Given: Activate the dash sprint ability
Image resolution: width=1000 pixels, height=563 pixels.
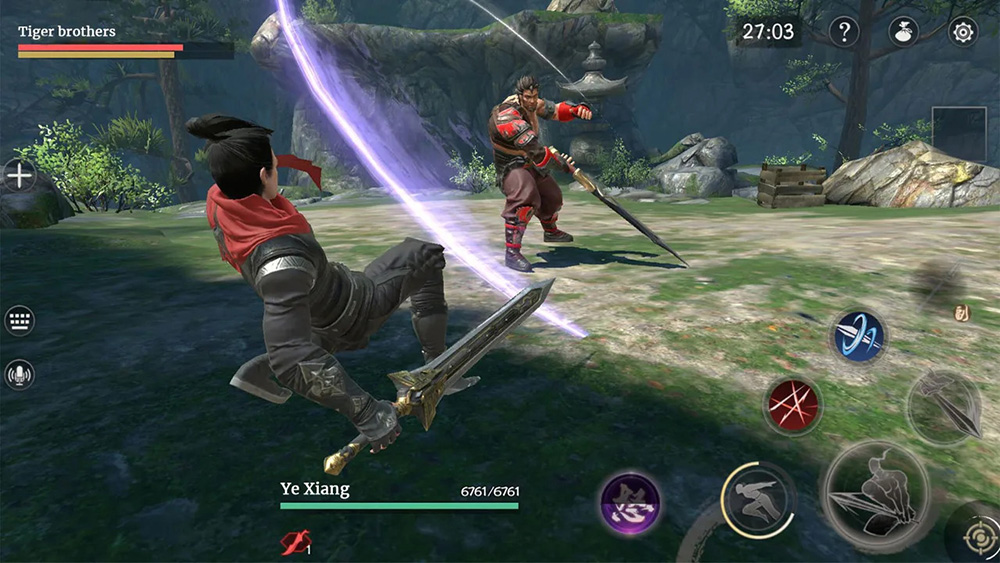Looking at the screenshot, I should (x=758, y=497).
